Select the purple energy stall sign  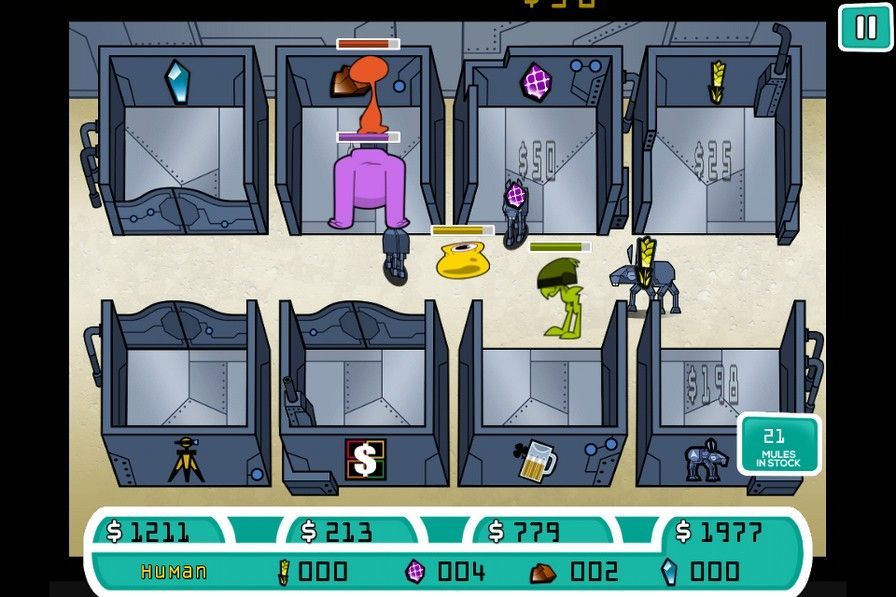click(536, 81)
